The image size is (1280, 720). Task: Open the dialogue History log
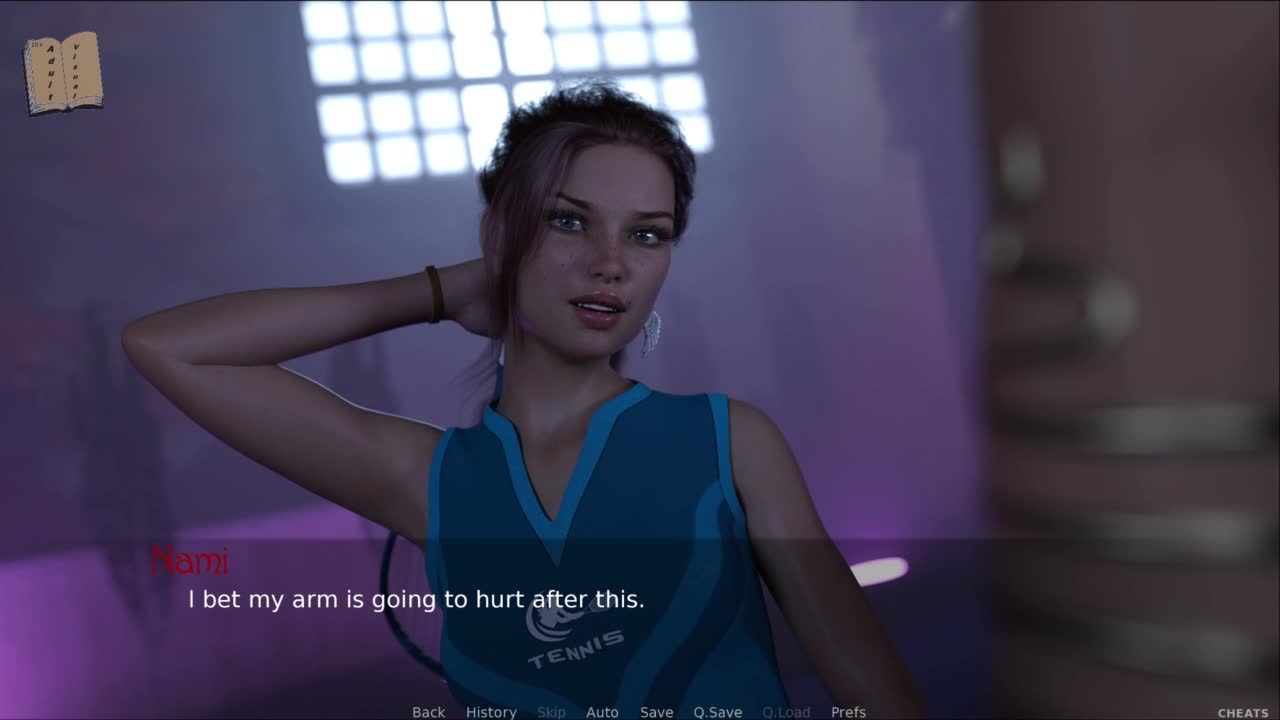point(491,712)
